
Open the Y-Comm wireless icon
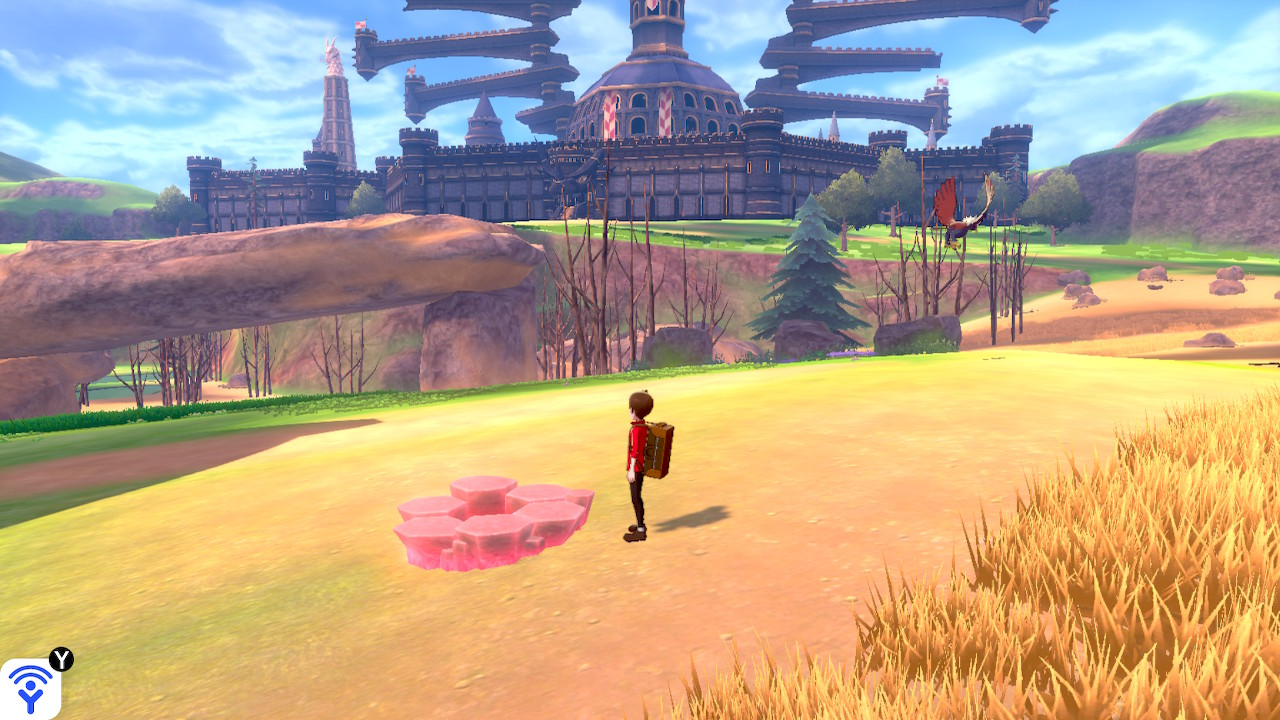point(30,688)
